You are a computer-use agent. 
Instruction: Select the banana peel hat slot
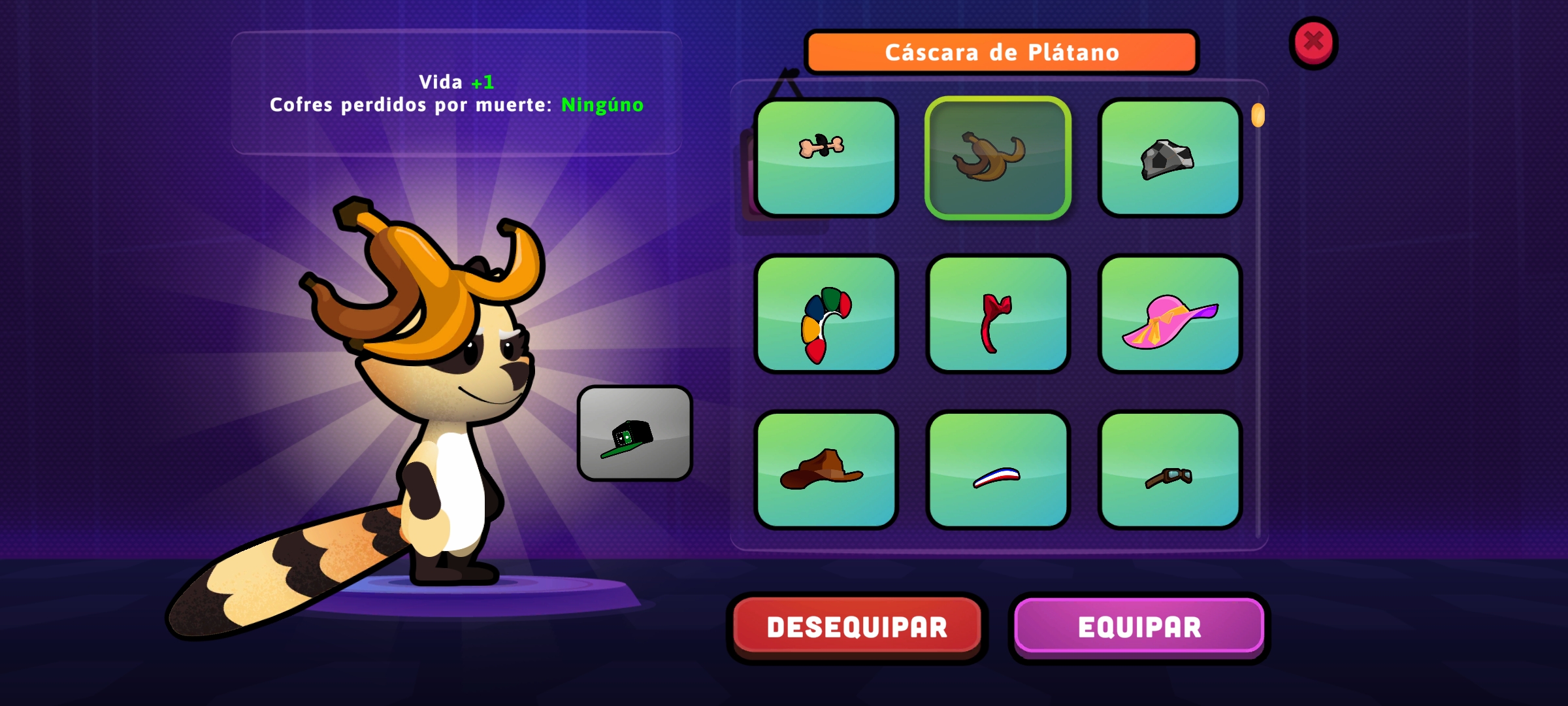998,158
